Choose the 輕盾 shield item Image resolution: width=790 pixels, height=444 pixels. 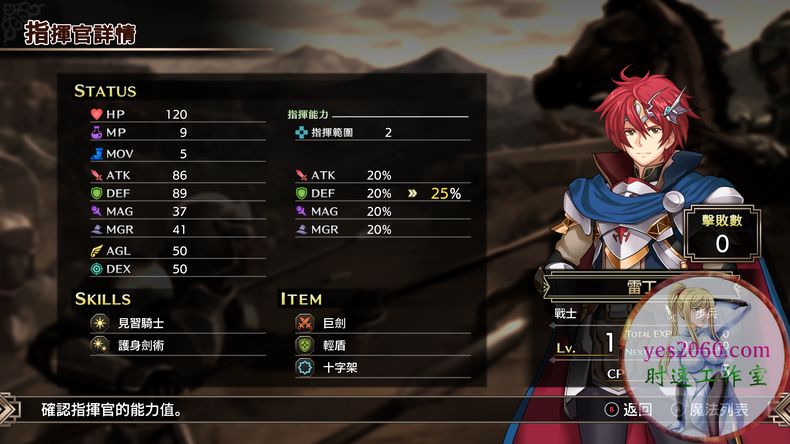point(336,345)
